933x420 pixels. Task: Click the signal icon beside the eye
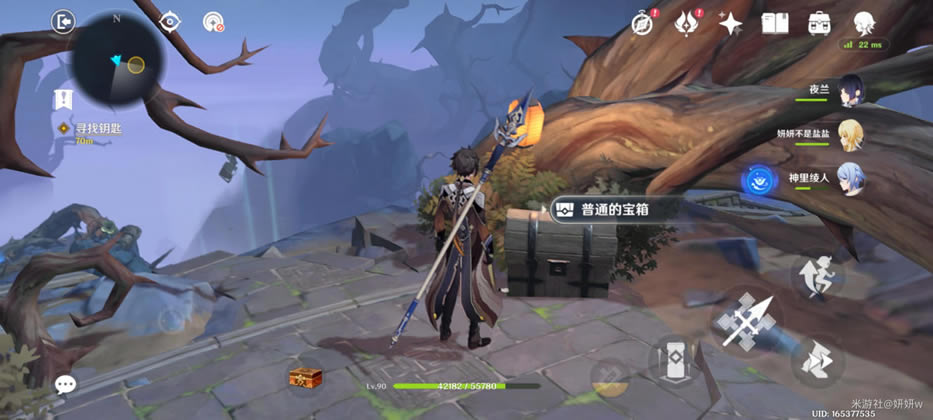point(212,21)
